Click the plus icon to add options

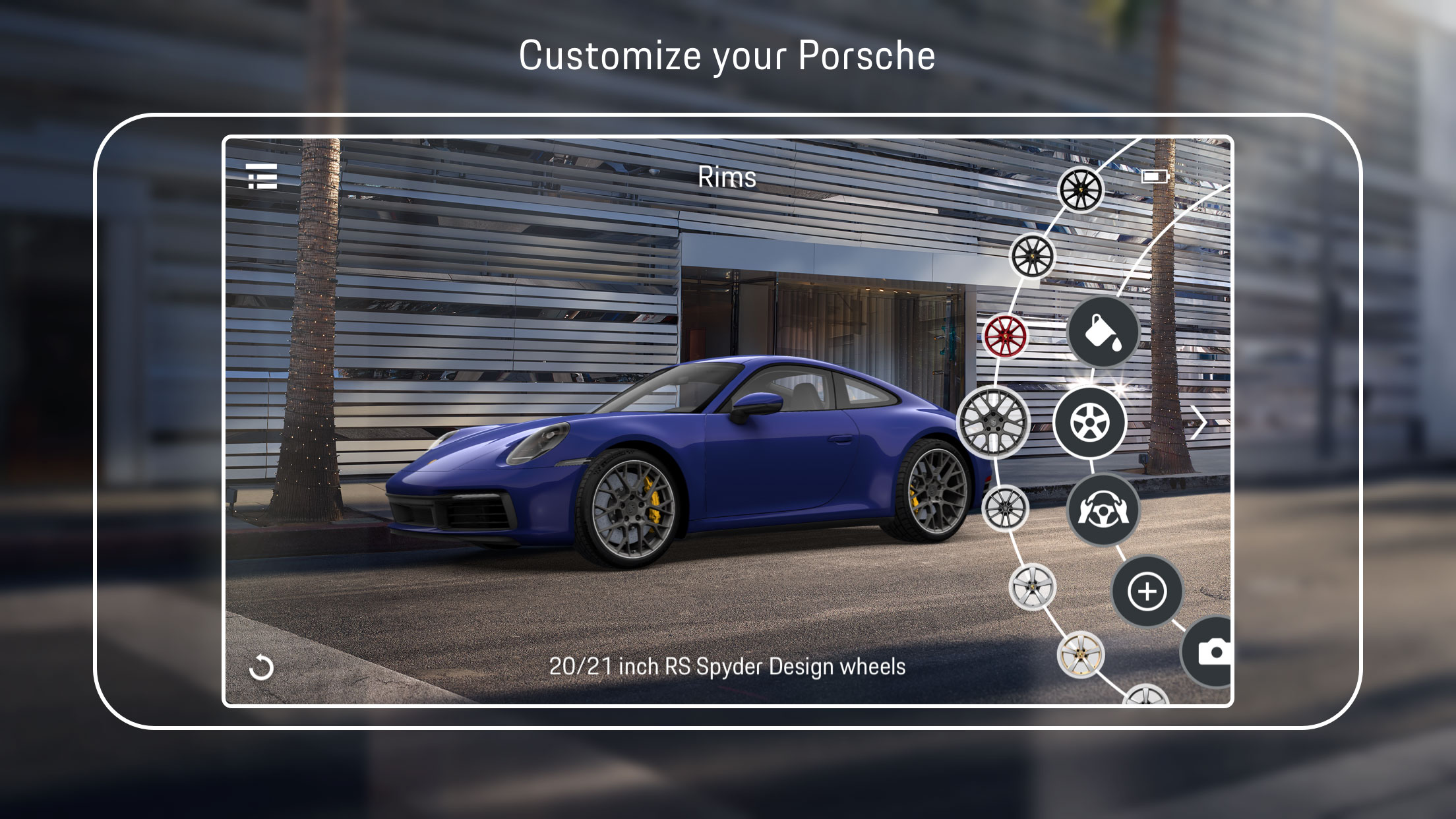[x=1147, y=591]
